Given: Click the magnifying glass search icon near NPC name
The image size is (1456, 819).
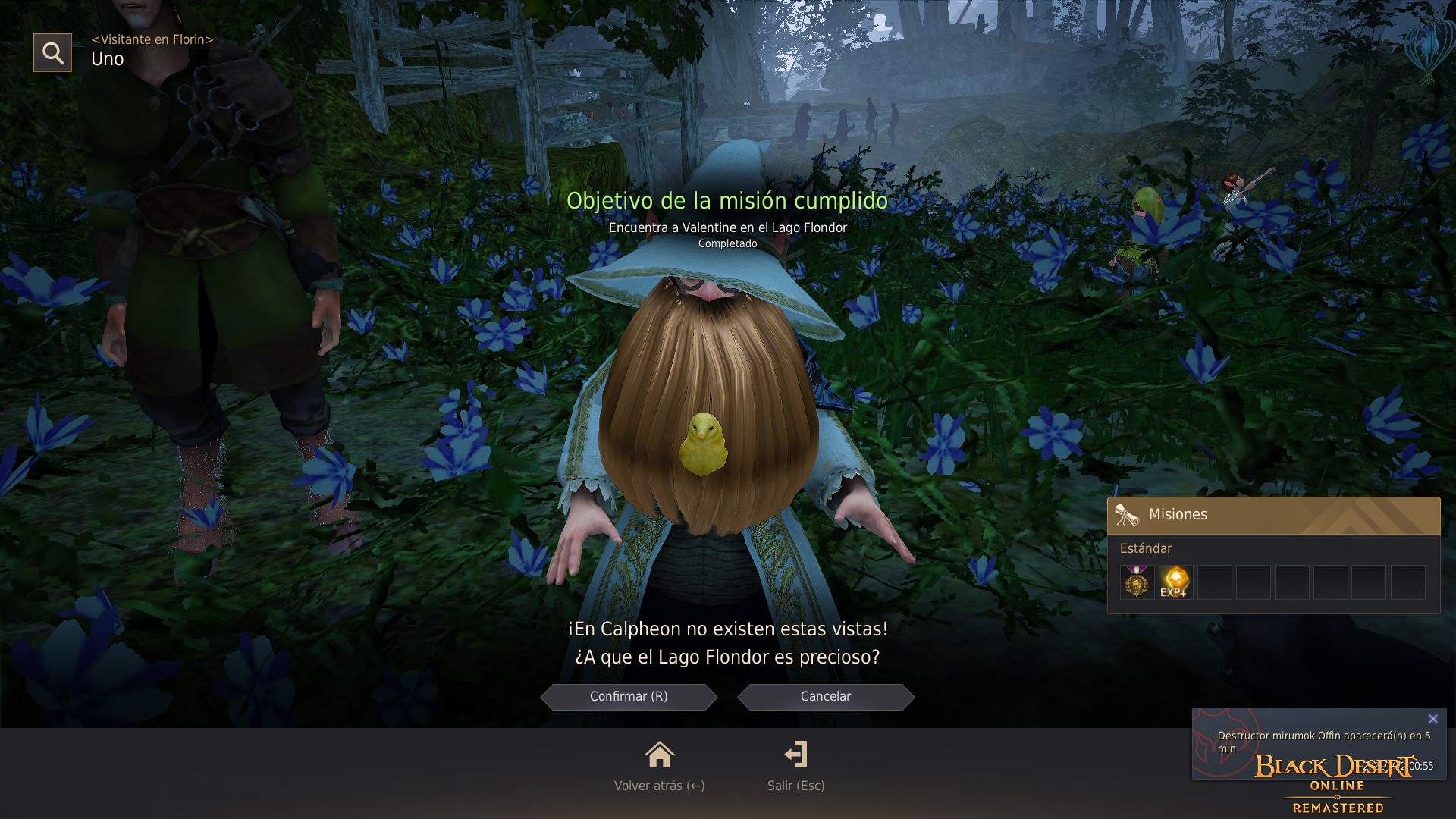Looking at the screenshot, I should (52, 52).
